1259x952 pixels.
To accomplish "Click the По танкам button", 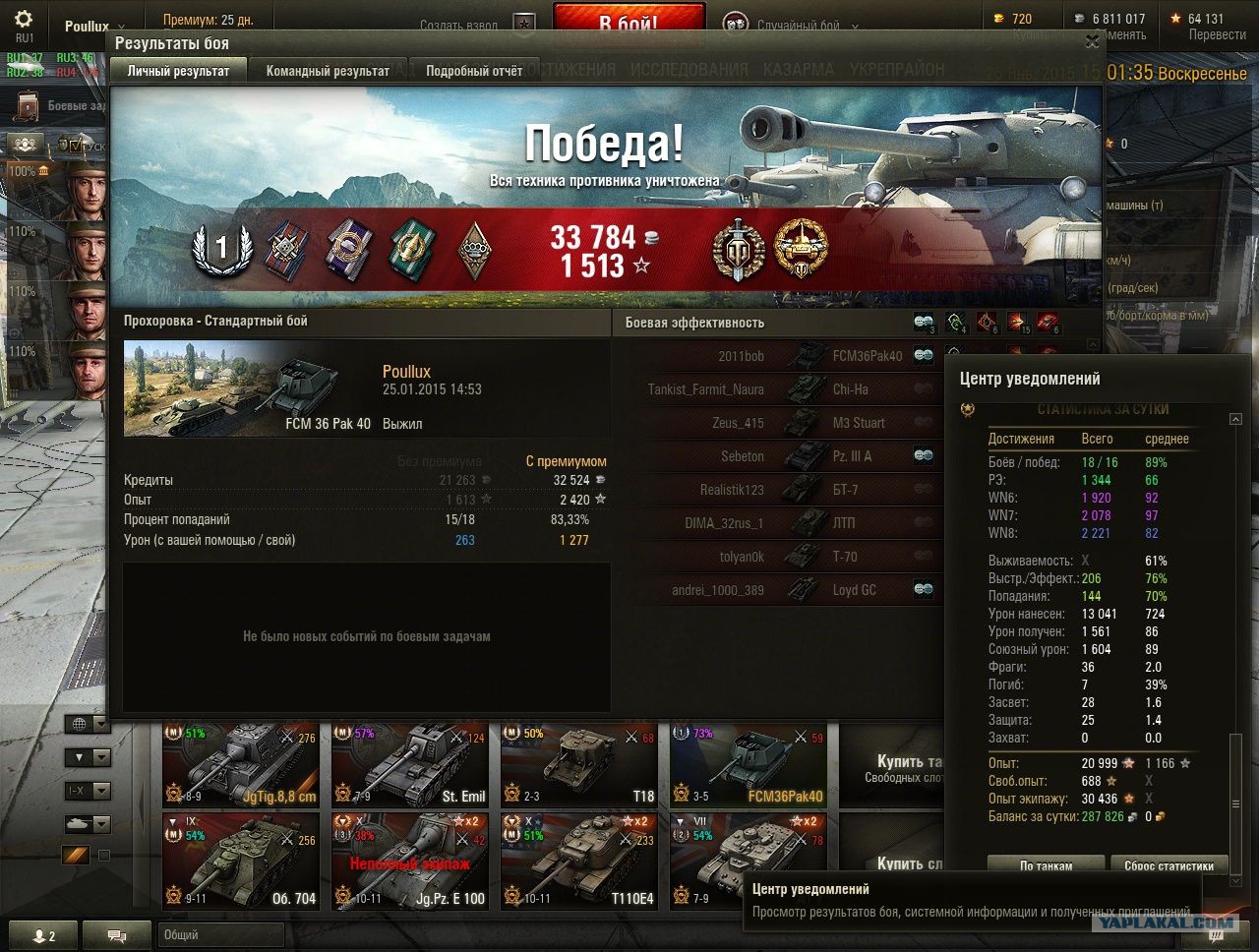I will point(1046,865).
